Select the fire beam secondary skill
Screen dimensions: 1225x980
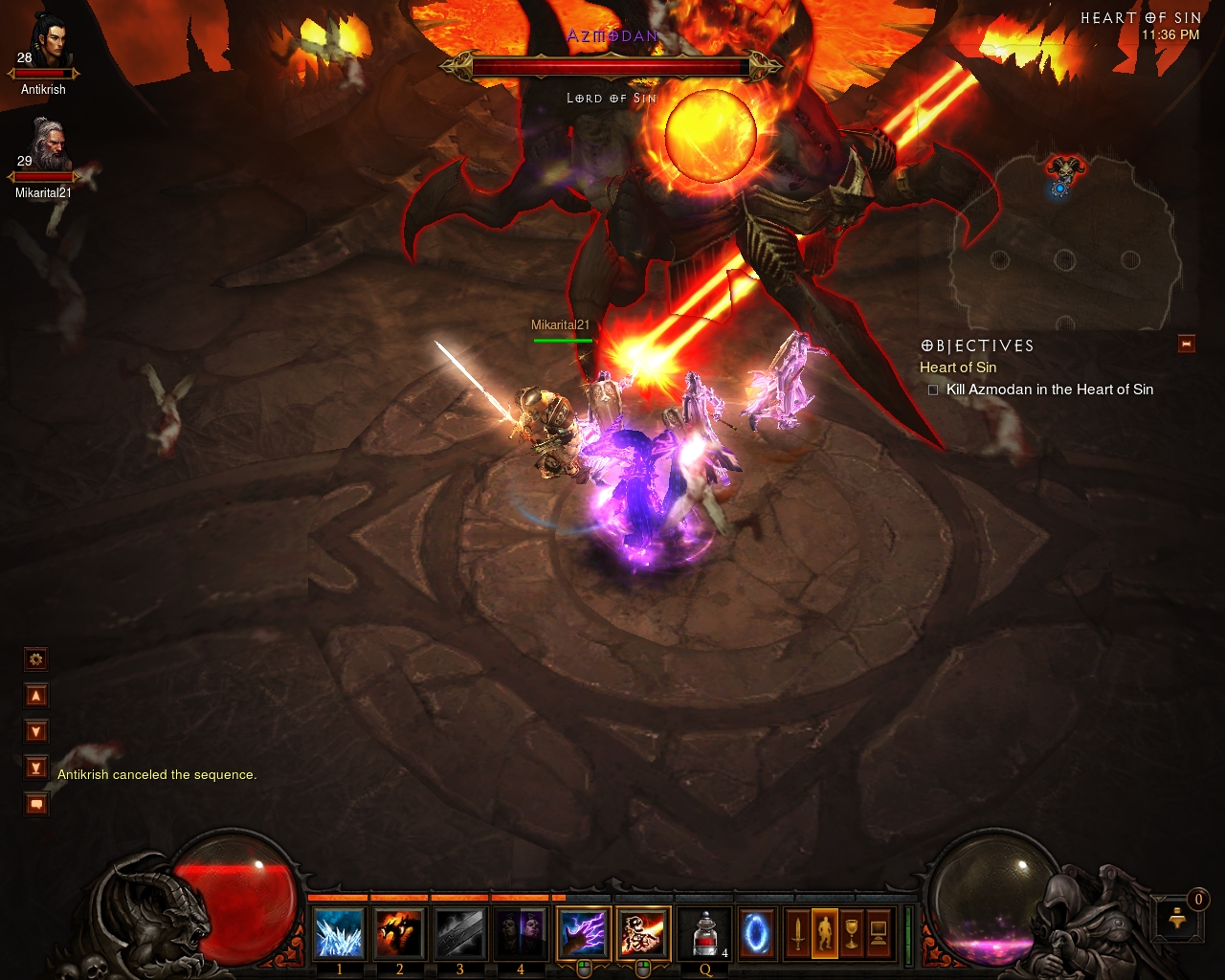click(x=643, y=933)
